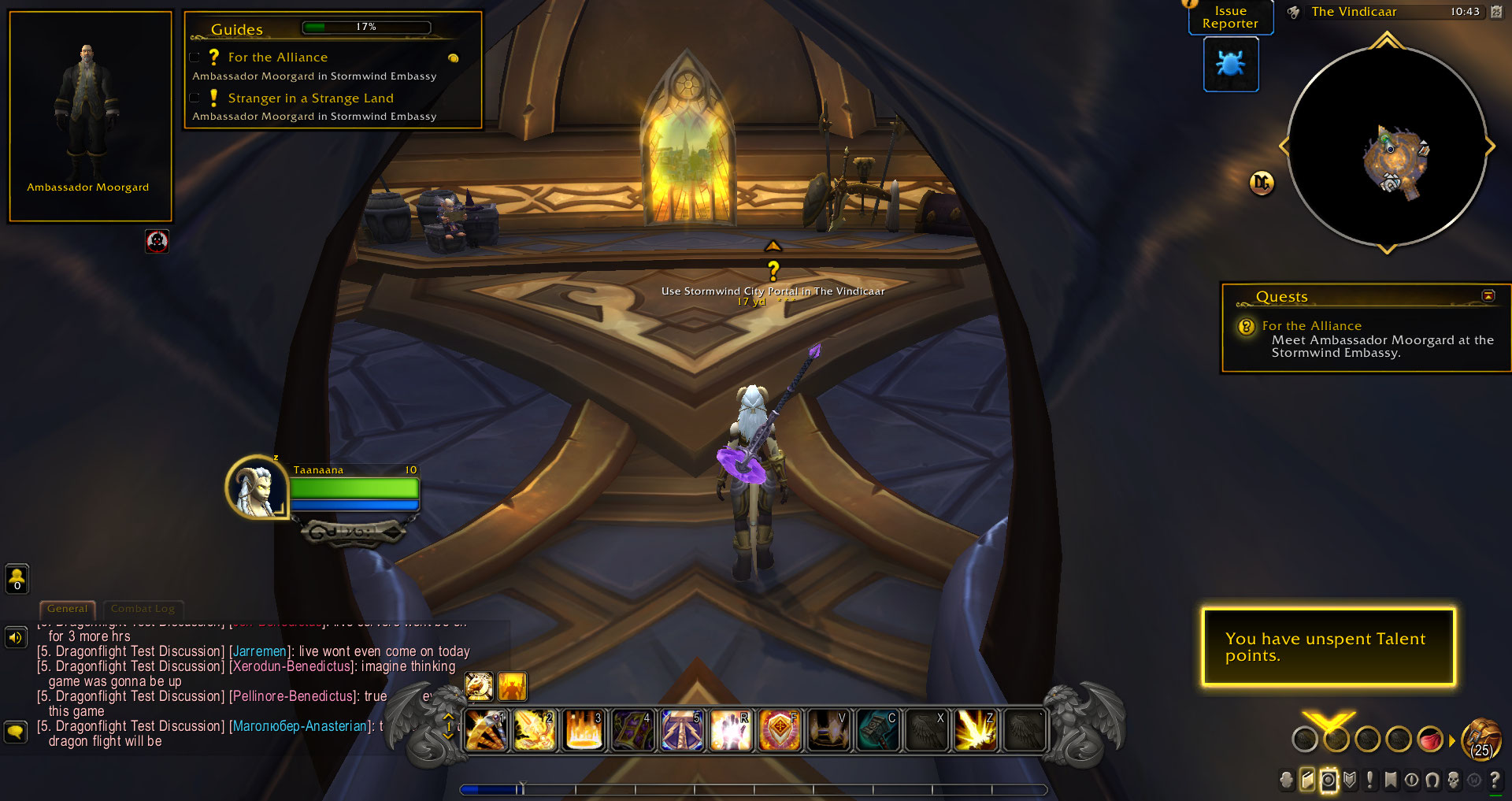Screen dimensions: 1512x801
Task: Click the Issue Reporter button
Action: pyautogui.click(x=1230, y=17)
